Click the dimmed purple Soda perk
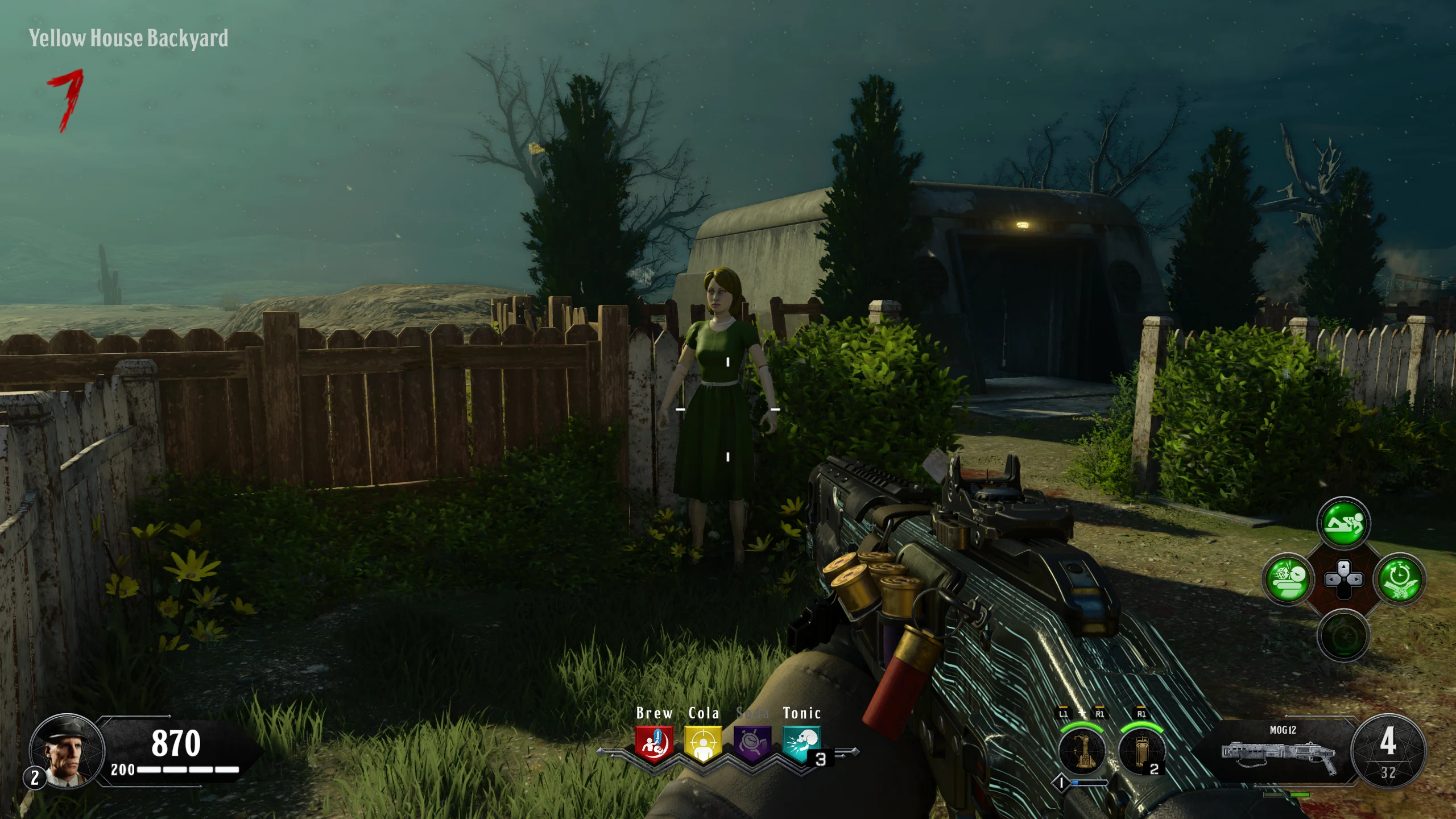Screen dimensions: 1456x819 pyautogui.click(x=752, y=743)
